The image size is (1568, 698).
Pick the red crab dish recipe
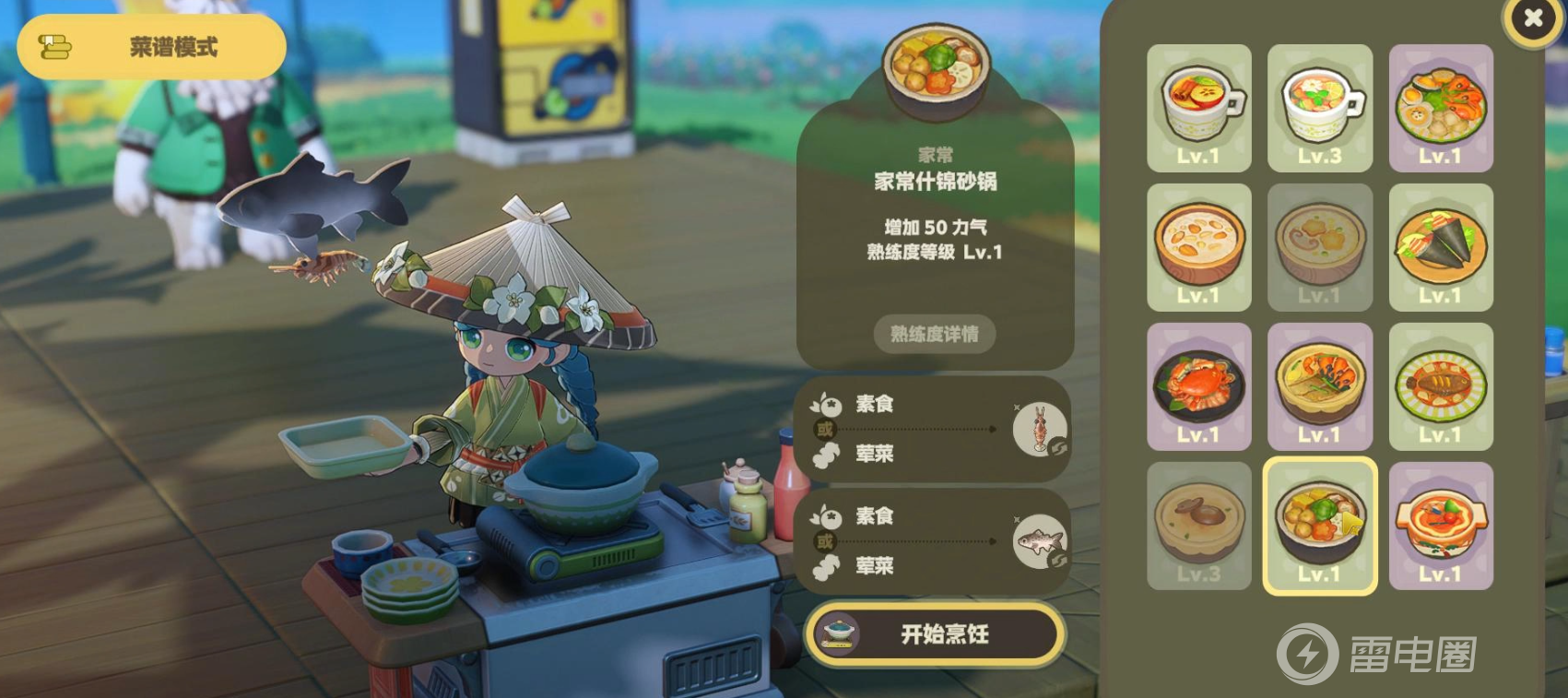1198,386
